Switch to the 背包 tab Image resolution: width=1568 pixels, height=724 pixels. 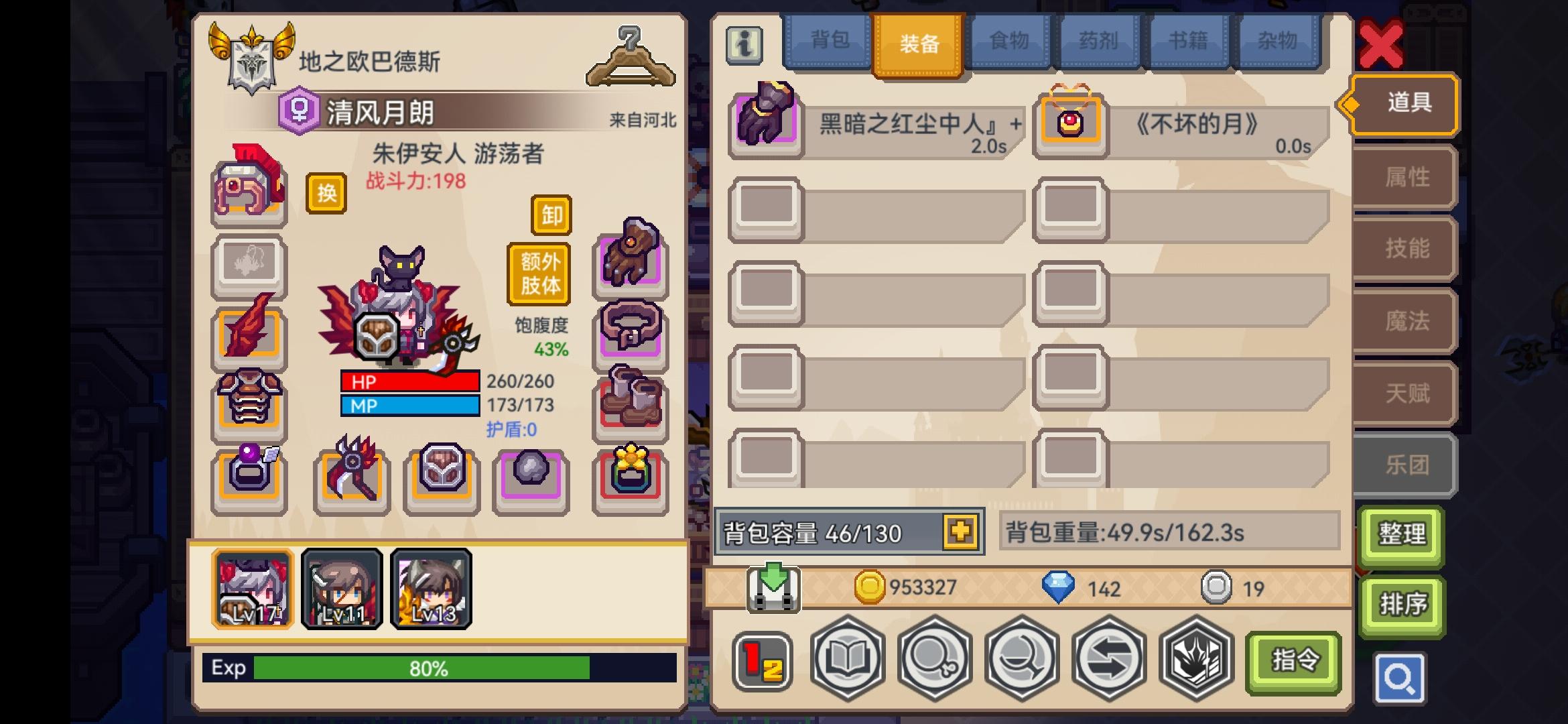coord(831,42)
